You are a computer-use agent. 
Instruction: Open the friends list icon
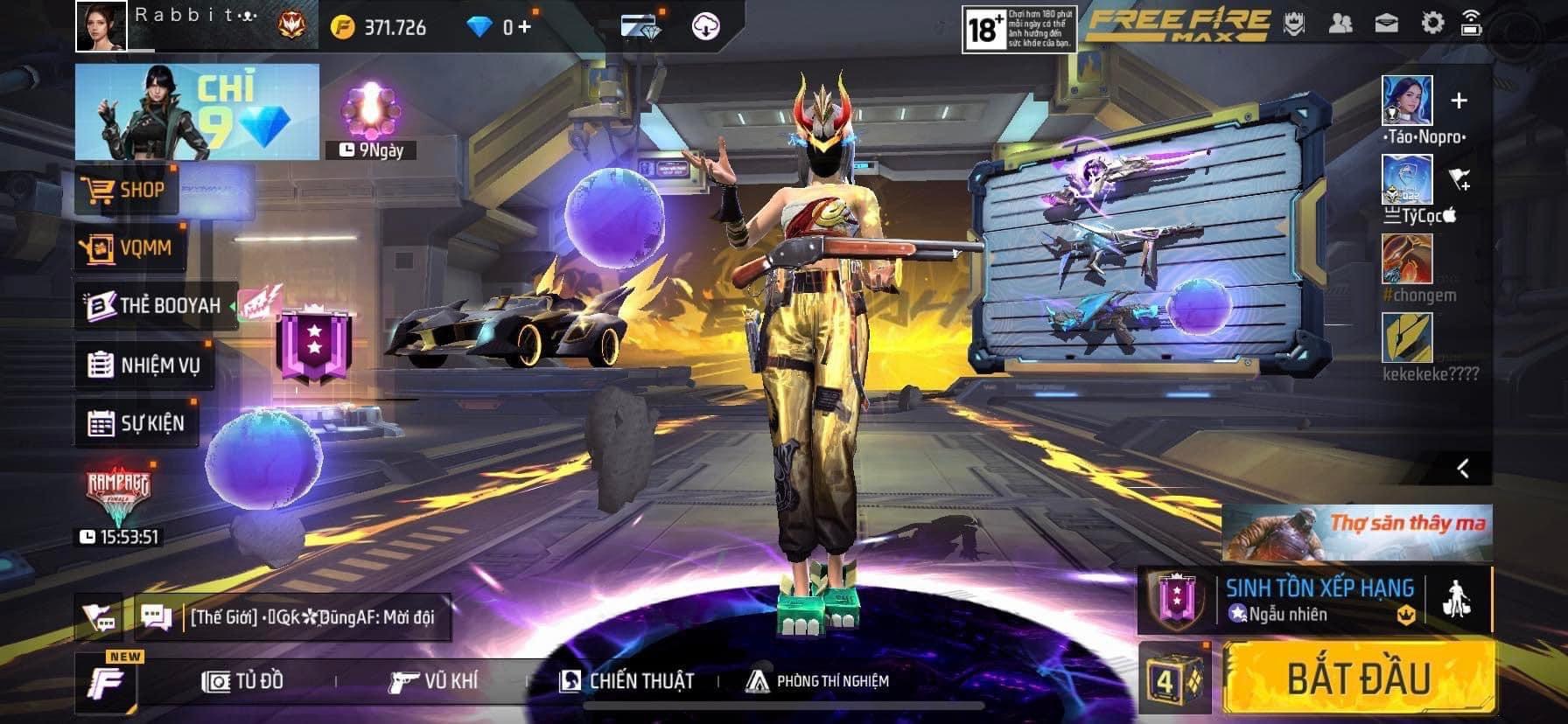click(x=1340, y=24)
